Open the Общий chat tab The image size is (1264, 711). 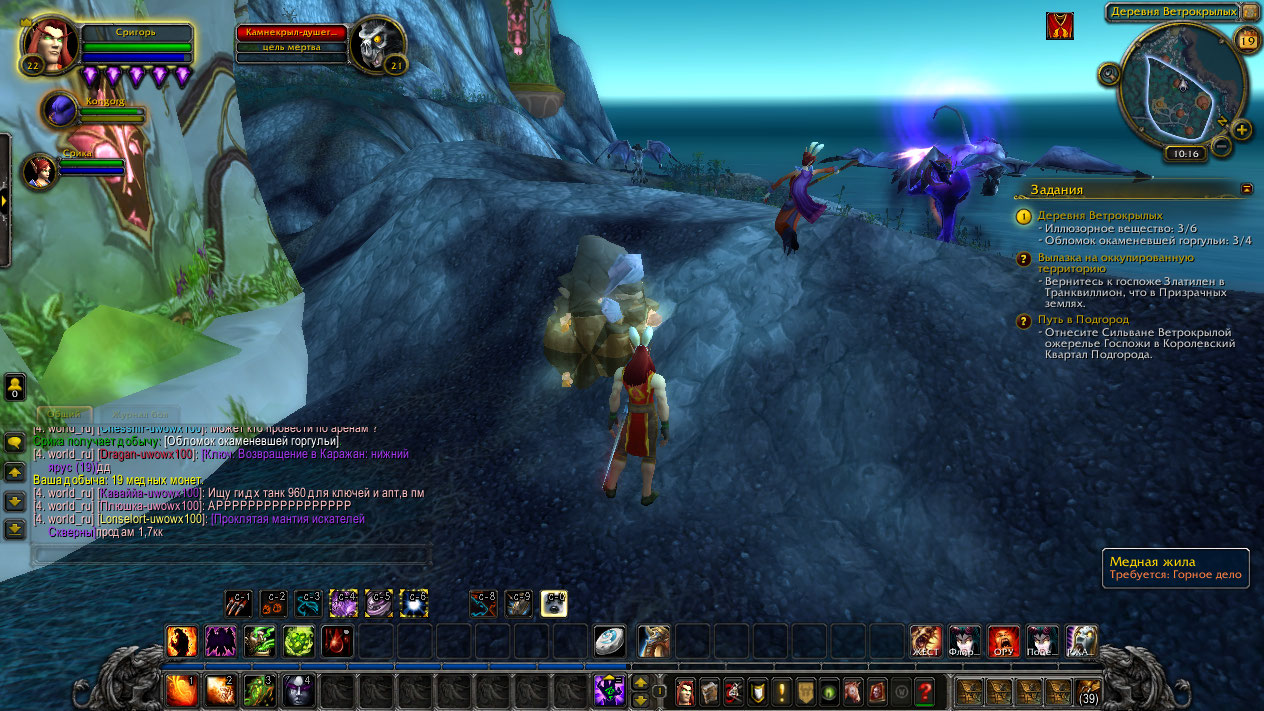click(x=65, y=414)
